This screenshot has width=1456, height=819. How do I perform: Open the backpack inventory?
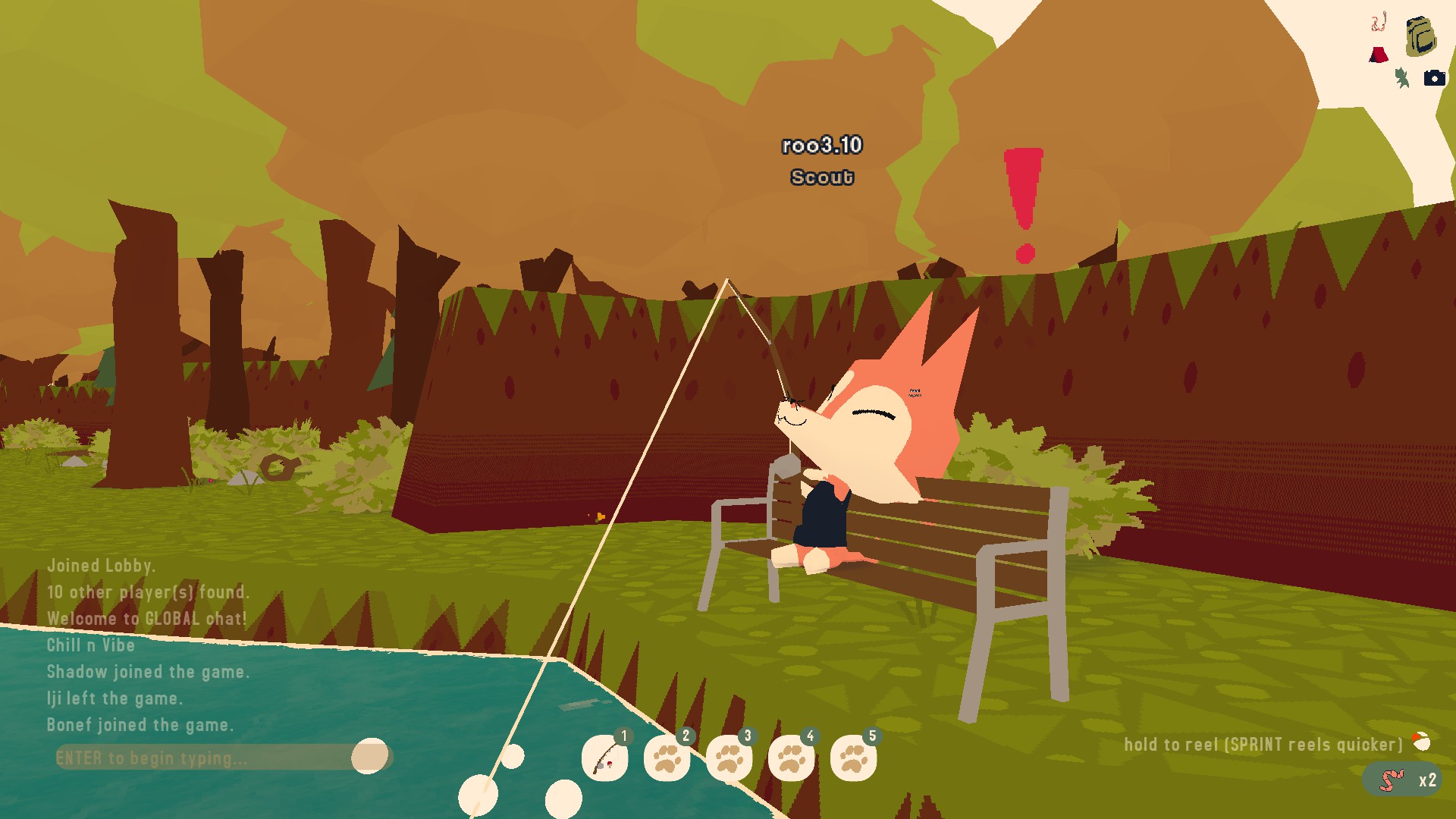click(1420, 36)
